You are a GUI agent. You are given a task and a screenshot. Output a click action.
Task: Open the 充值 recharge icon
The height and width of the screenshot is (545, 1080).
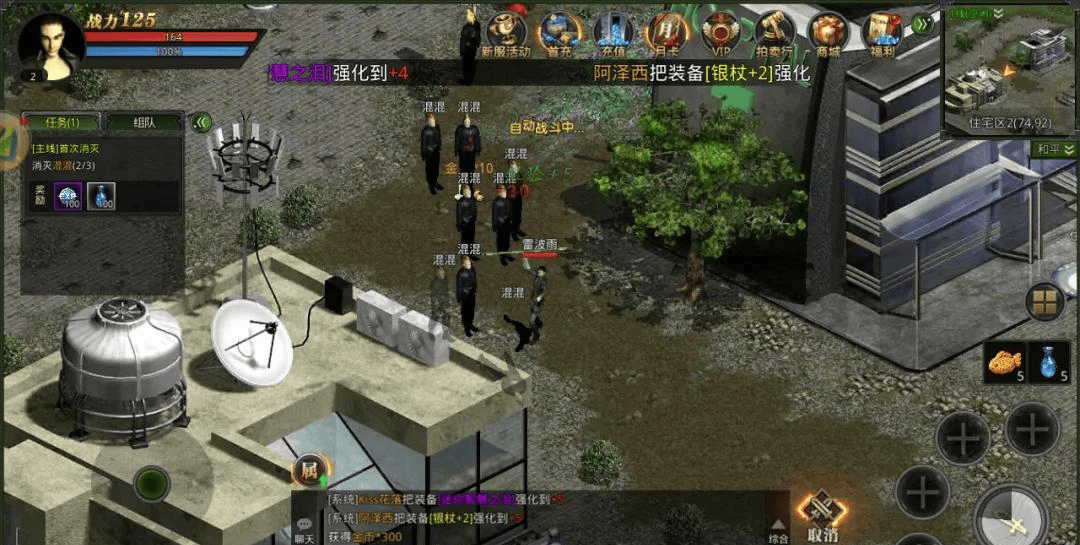tap(613, 32)
